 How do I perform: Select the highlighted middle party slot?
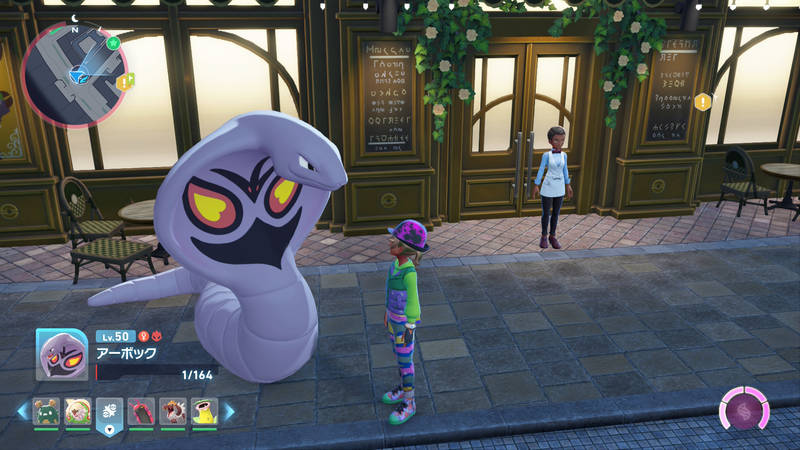[109, 411]
